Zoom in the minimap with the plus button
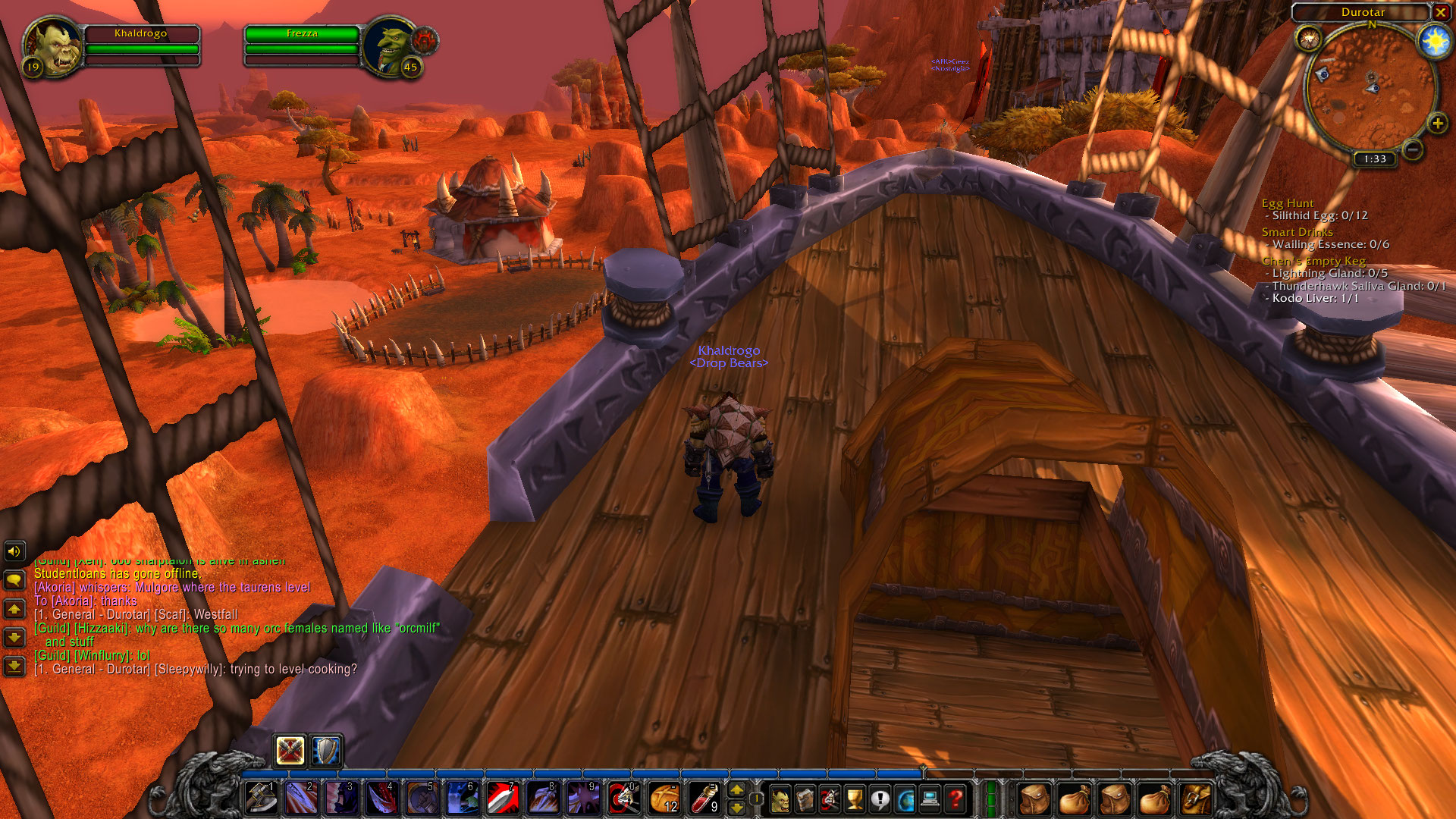1456x819 pixels. pyautogui.click(x=1437, y=121)
